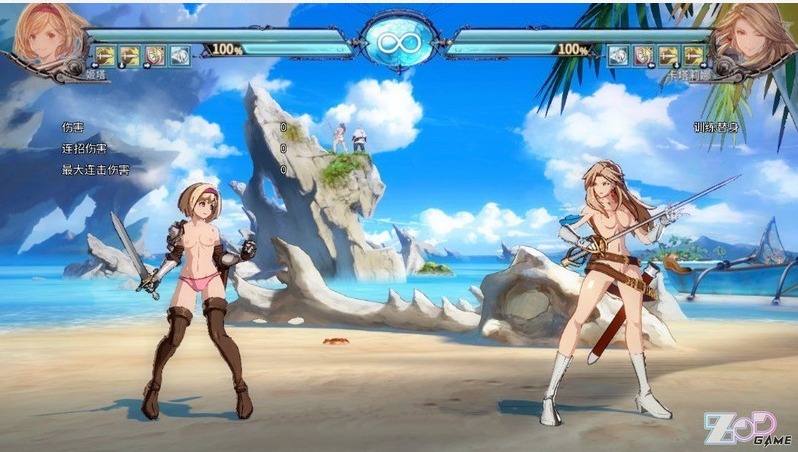Select player two's character-face skill icon
The image size is (798, 452).
644,56
